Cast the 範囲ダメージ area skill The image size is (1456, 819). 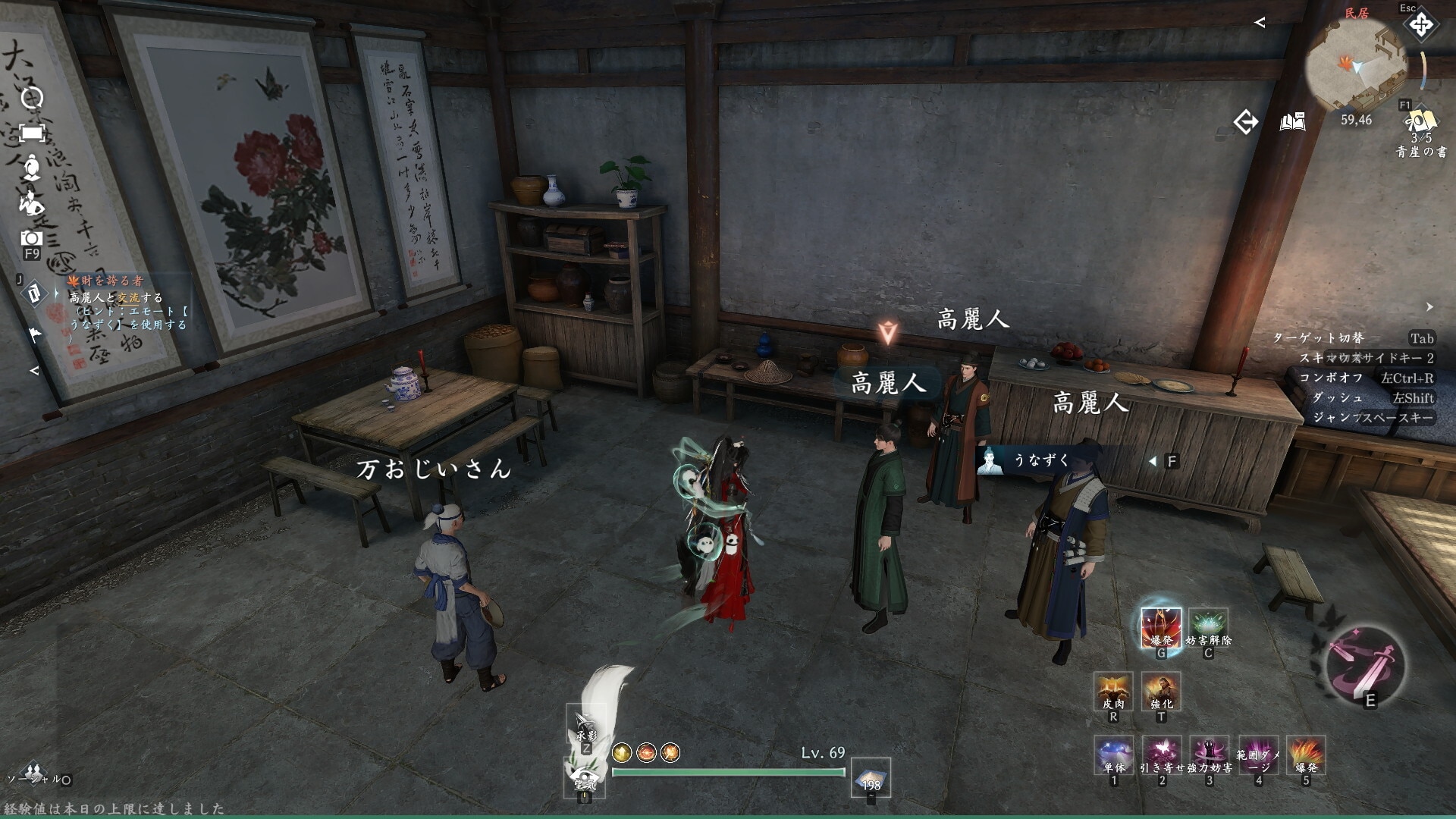coord(1258,755)
